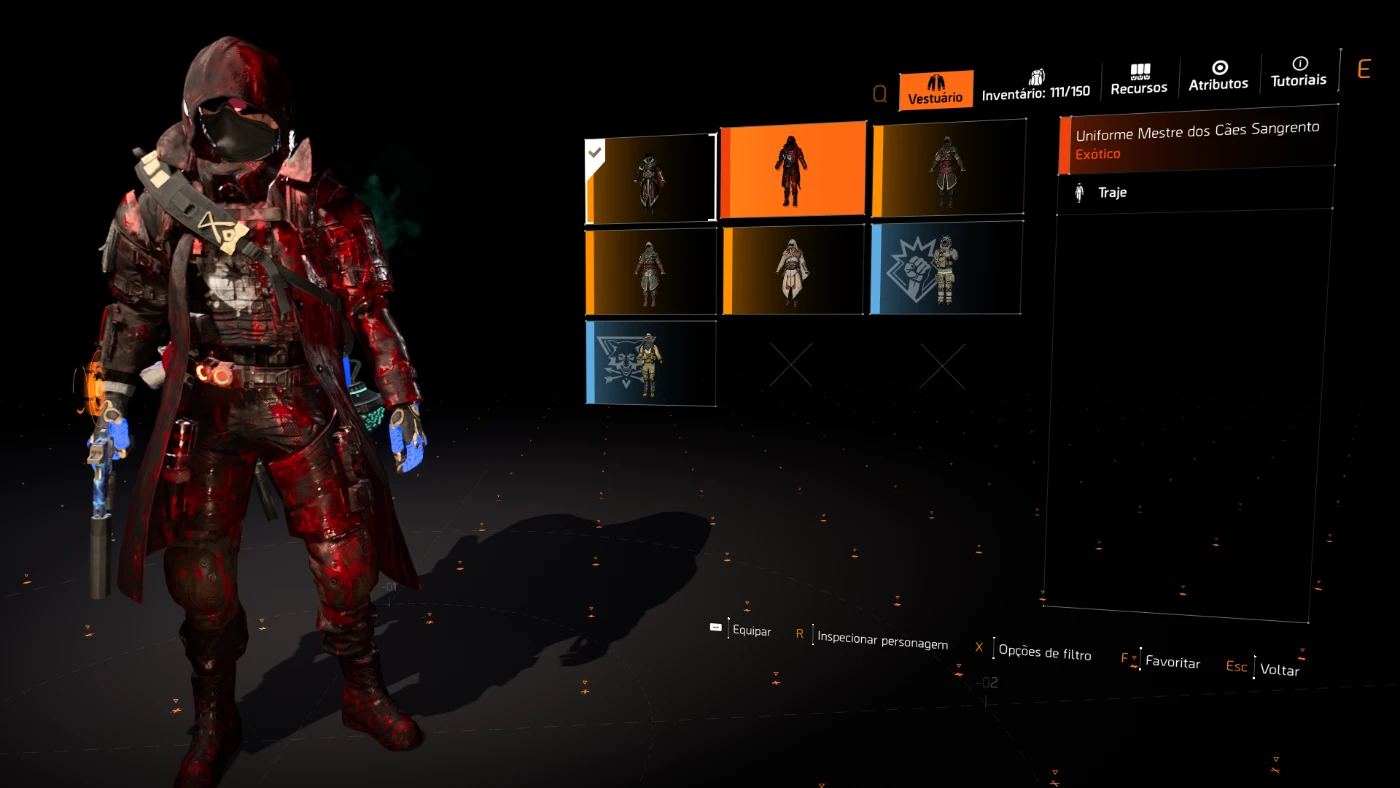1400x788 pixels.
Task: Go to the Recursos tab
Action: (x=1138, y=80)
